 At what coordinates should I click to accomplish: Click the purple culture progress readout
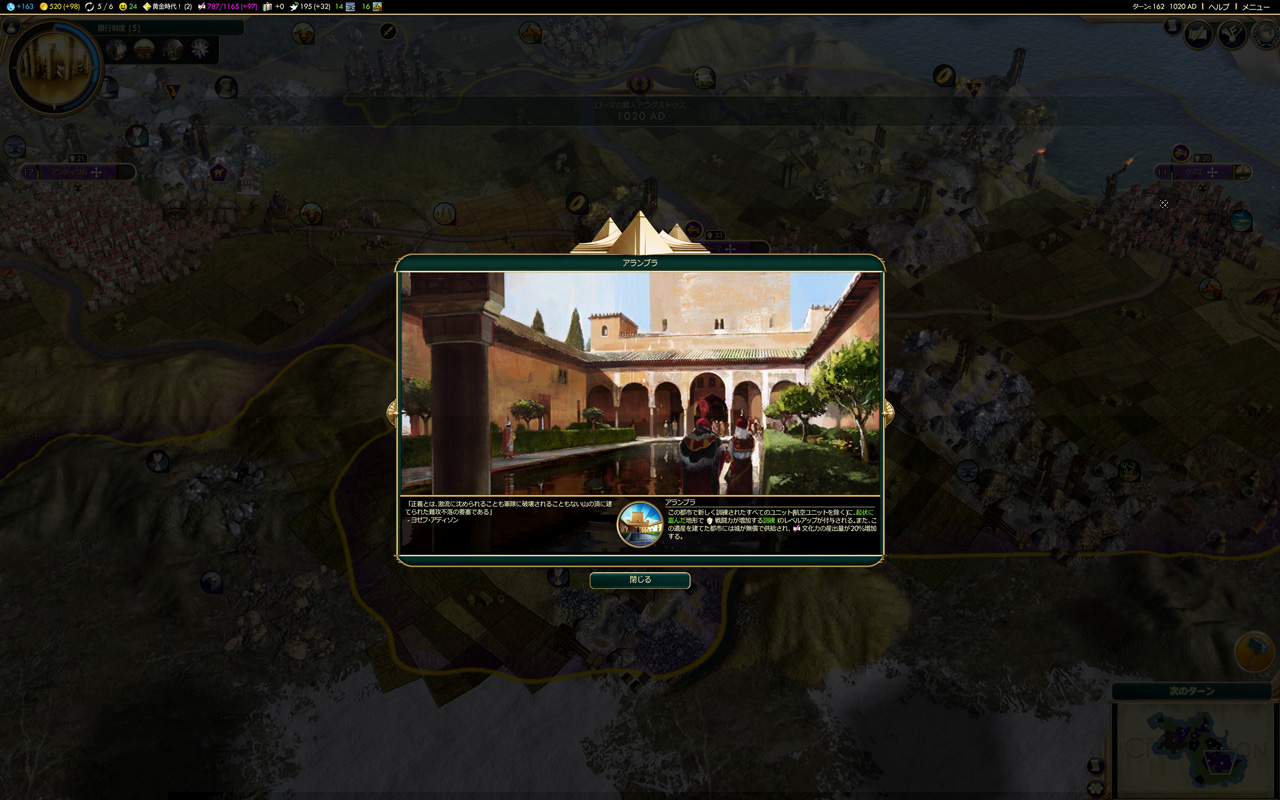pyautogui.click(x=227, y=6)
